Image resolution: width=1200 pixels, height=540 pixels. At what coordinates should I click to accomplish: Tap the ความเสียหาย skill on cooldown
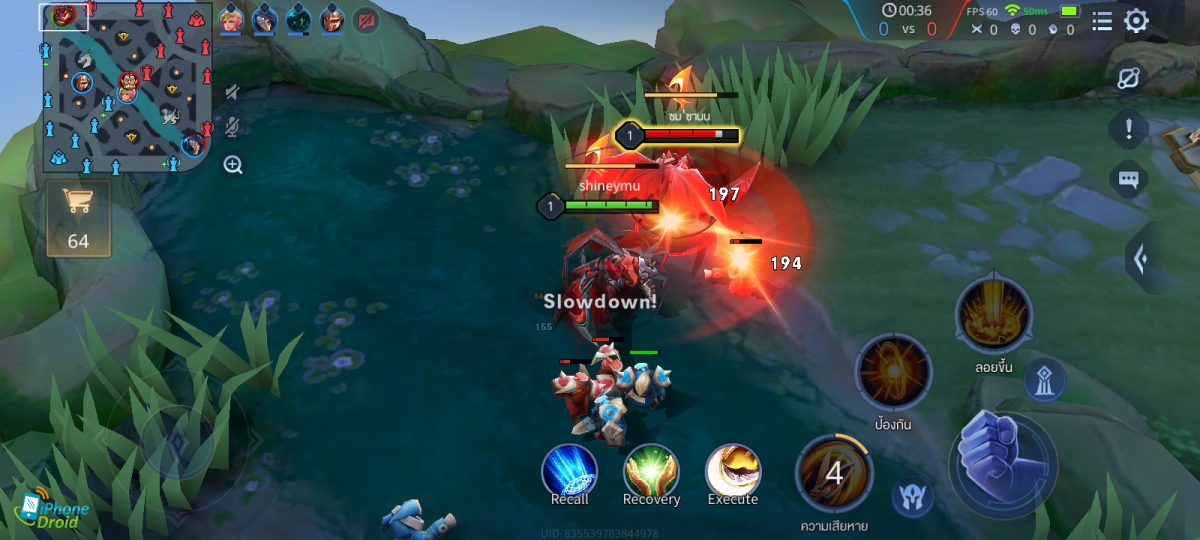833,473
